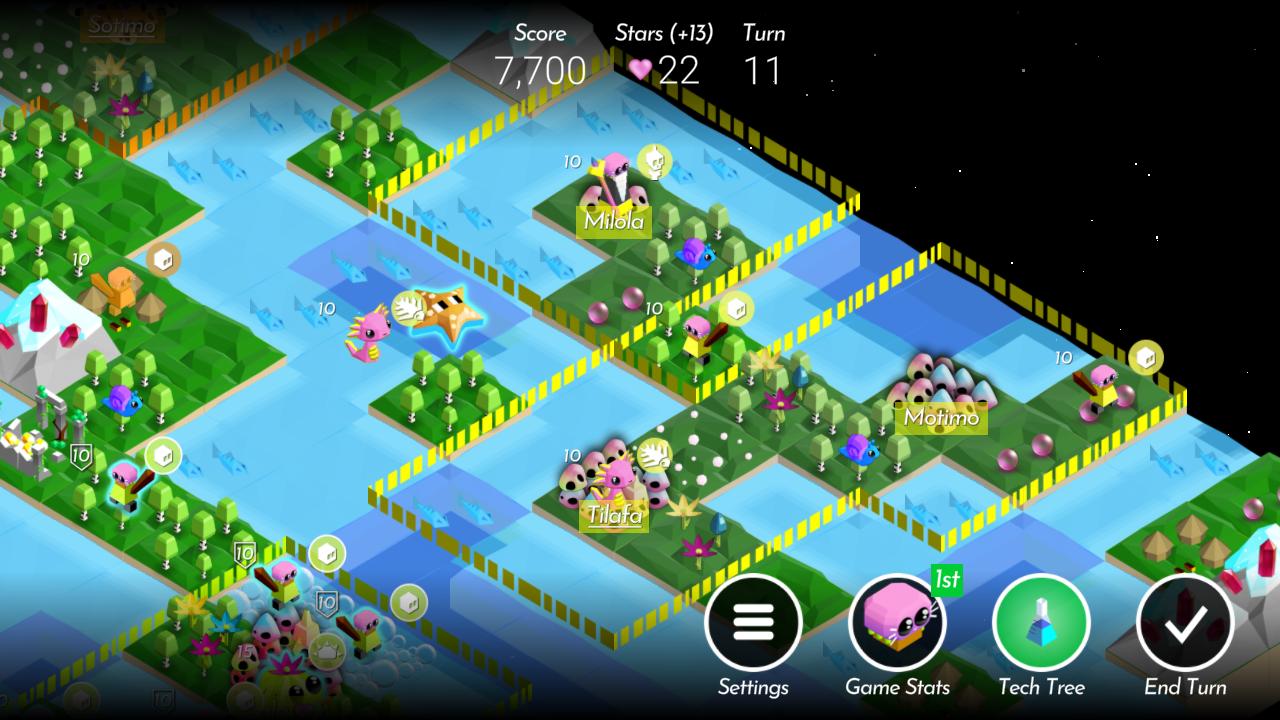Click the resource icon above the bottom-left warrior

coord(326,551)
